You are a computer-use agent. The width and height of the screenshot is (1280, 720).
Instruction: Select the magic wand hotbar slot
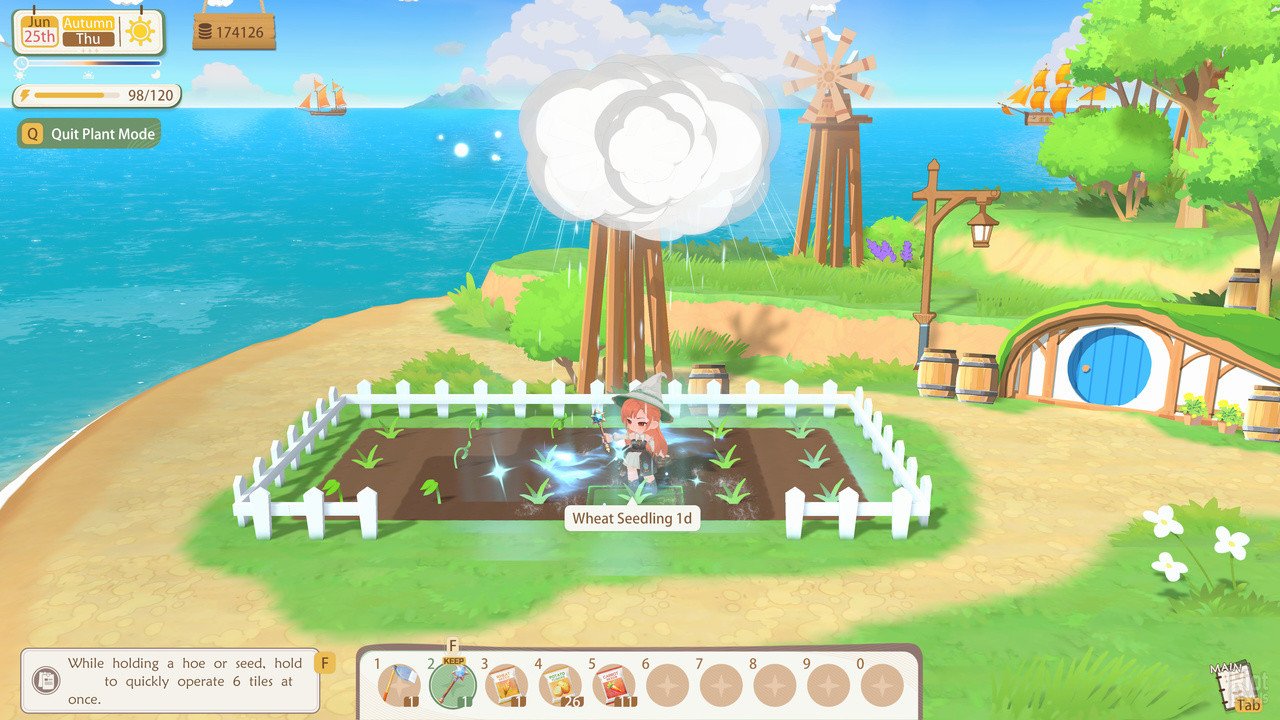pos(452,685)
